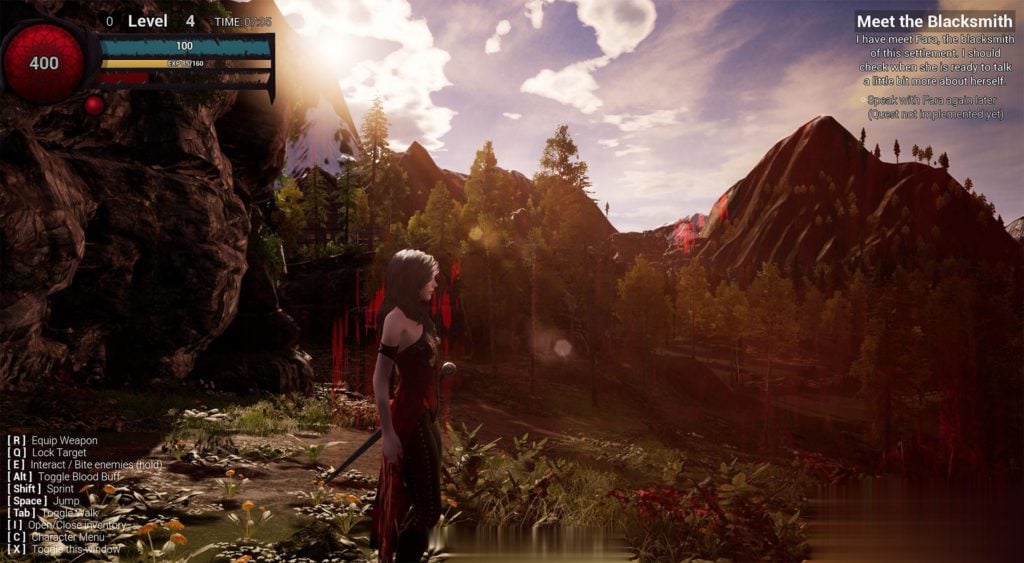Select the Meet the Blacksmith quest title
The height and width of the screenshot is (563, 1024).
pyautogui.click(x=935, y=21)
